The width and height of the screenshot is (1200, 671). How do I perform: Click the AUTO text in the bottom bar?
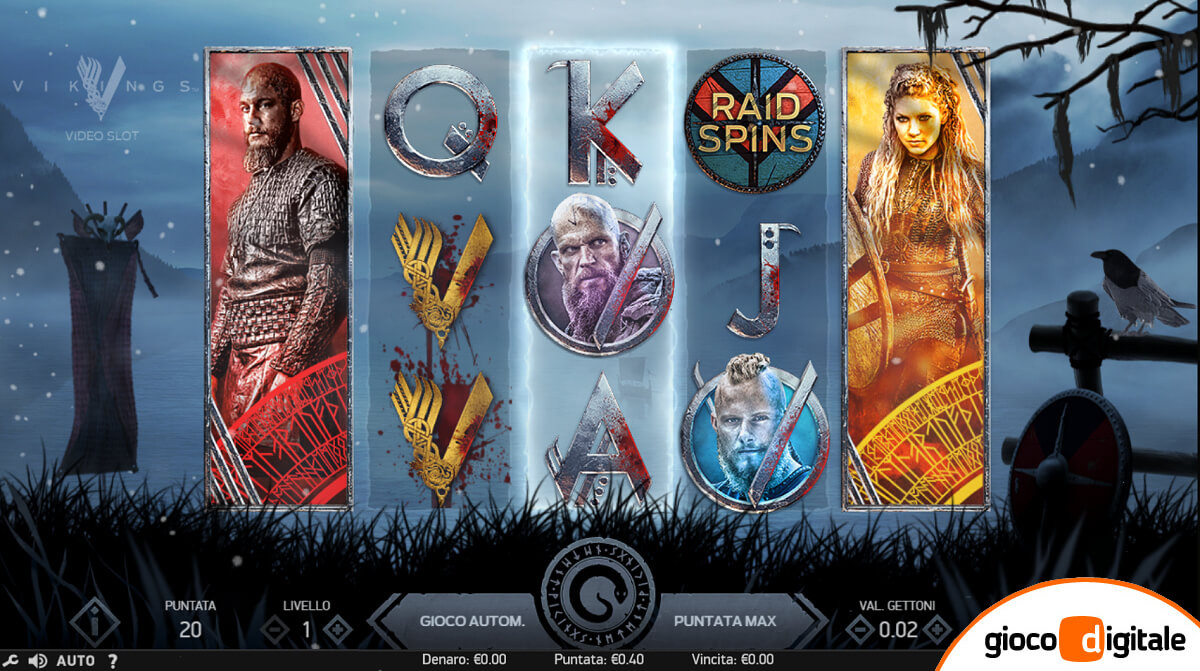pos(76,660)
